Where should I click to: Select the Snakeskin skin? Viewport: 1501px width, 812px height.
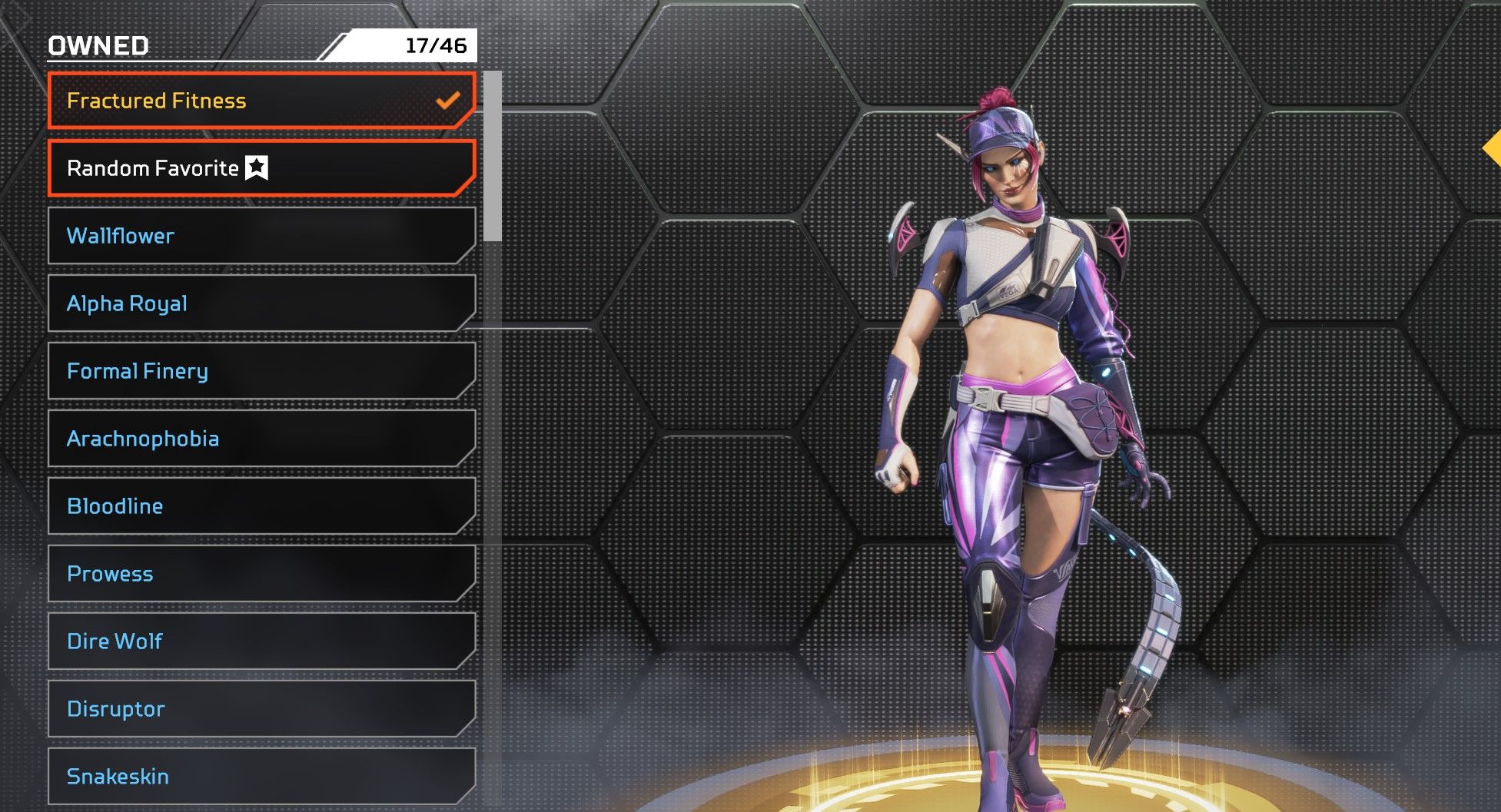pyautogui.click(x=261, y=777)
